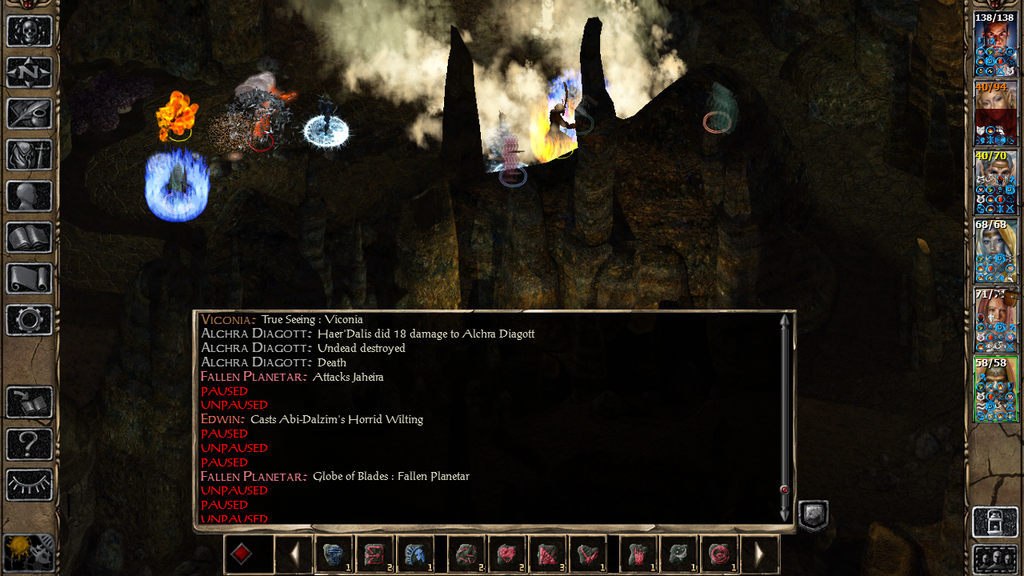Select the green-highlighted portrait with 58/58 HP
Viewport: 1024px width, 576px height.
pos(995,389)
